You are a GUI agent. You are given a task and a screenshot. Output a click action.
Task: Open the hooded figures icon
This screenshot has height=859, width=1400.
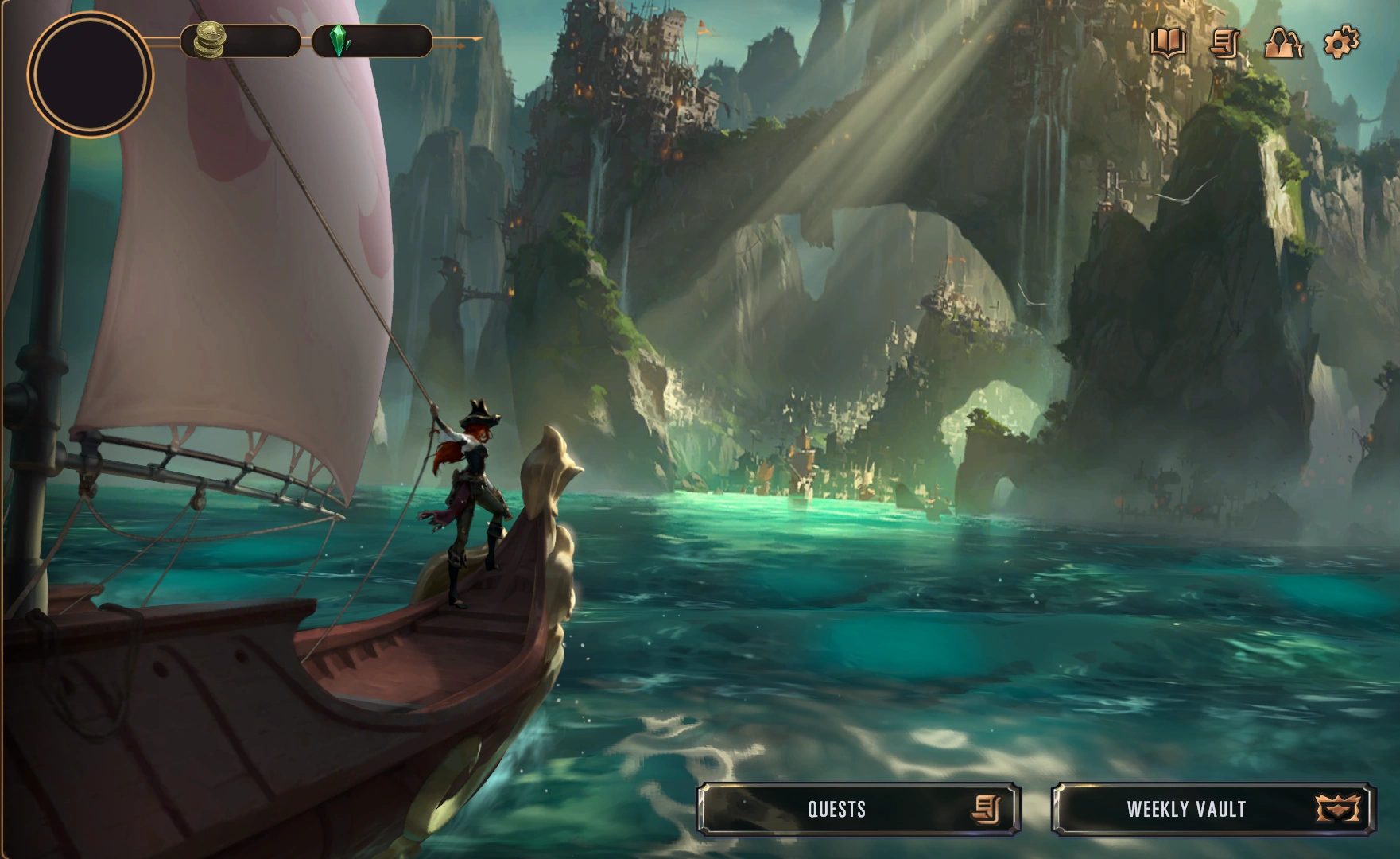[1282, 43]
